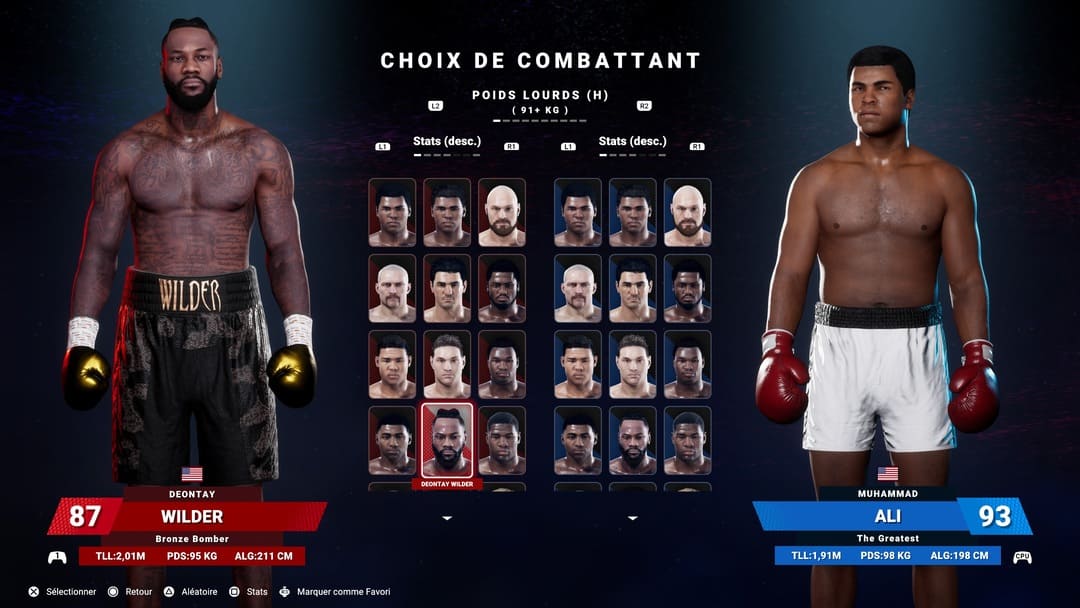The image size is (1080, 608).
Task: Click the down arrow under the blue fighter grid
Action: tap(632, 518)
